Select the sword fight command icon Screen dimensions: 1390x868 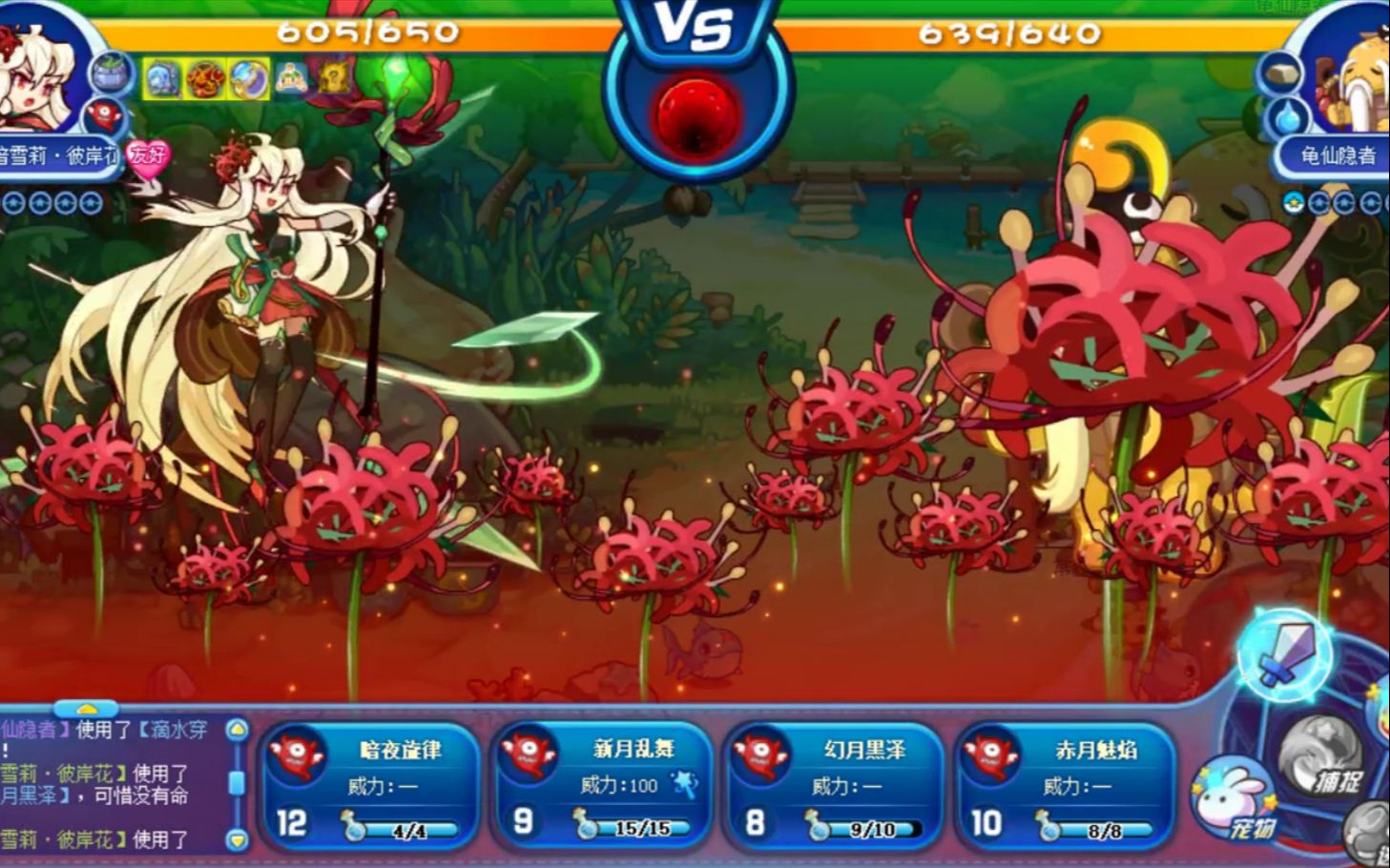1285,654
